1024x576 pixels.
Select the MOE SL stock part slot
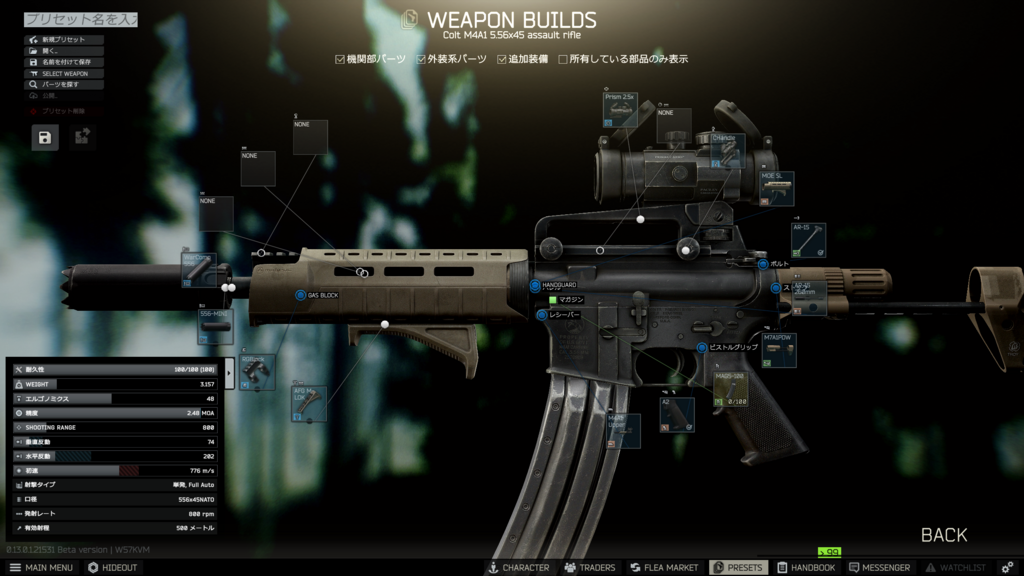point(777,189)
